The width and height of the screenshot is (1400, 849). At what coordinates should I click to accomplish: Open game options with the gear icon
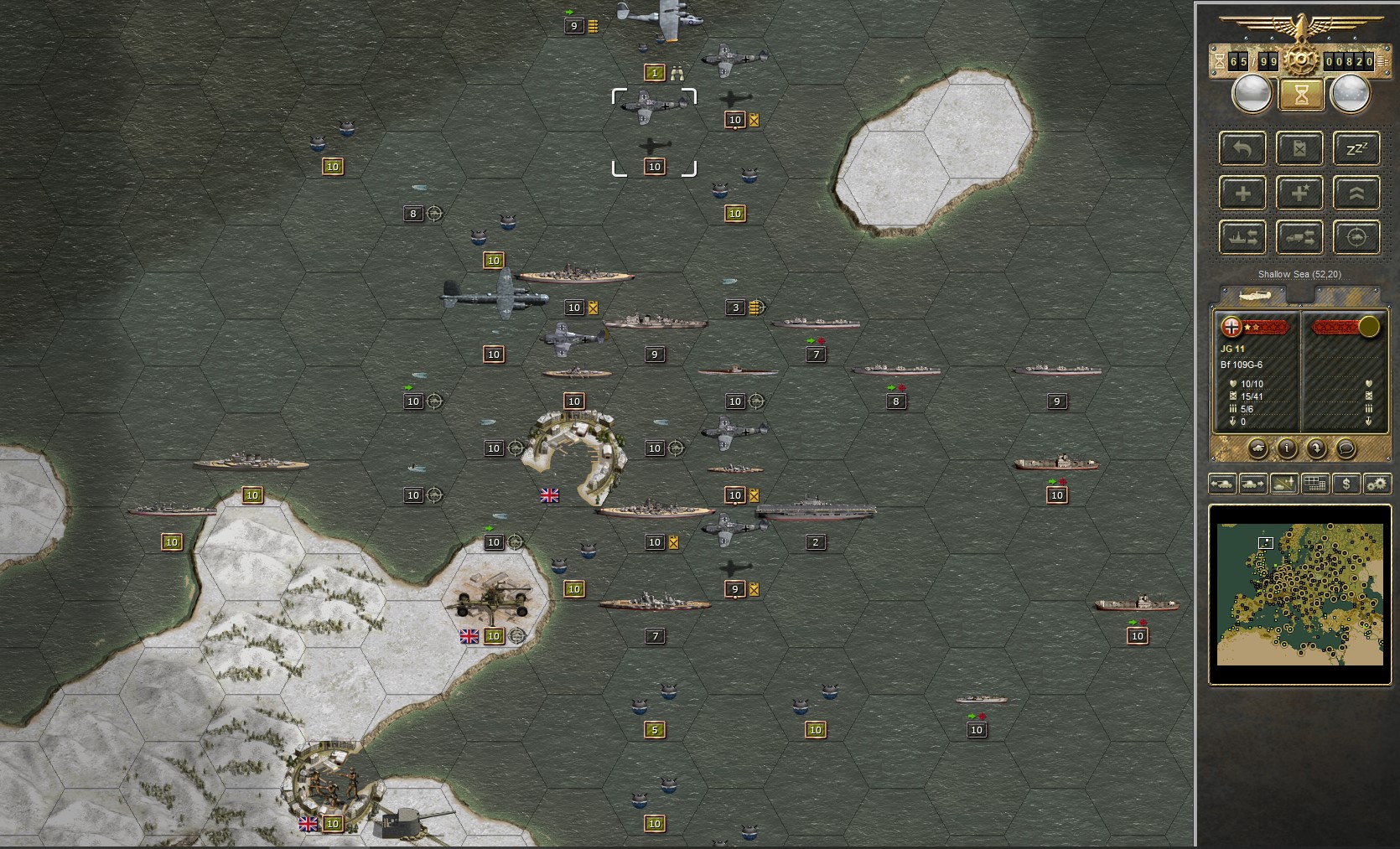(x=1375, y=484)
